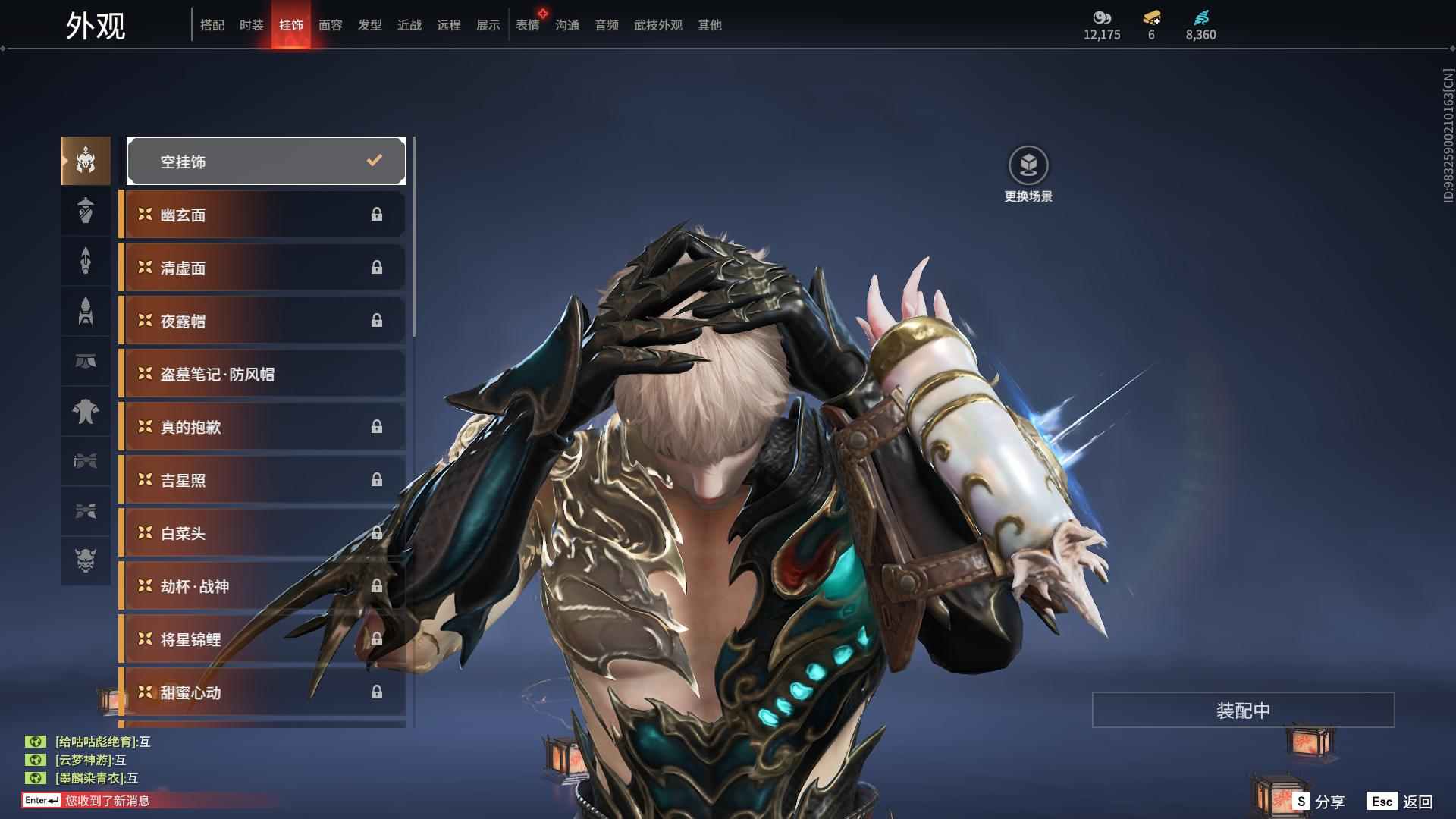
Task: Pick the 盗墓笔记·防风帽 accessory
Action: 263,374
